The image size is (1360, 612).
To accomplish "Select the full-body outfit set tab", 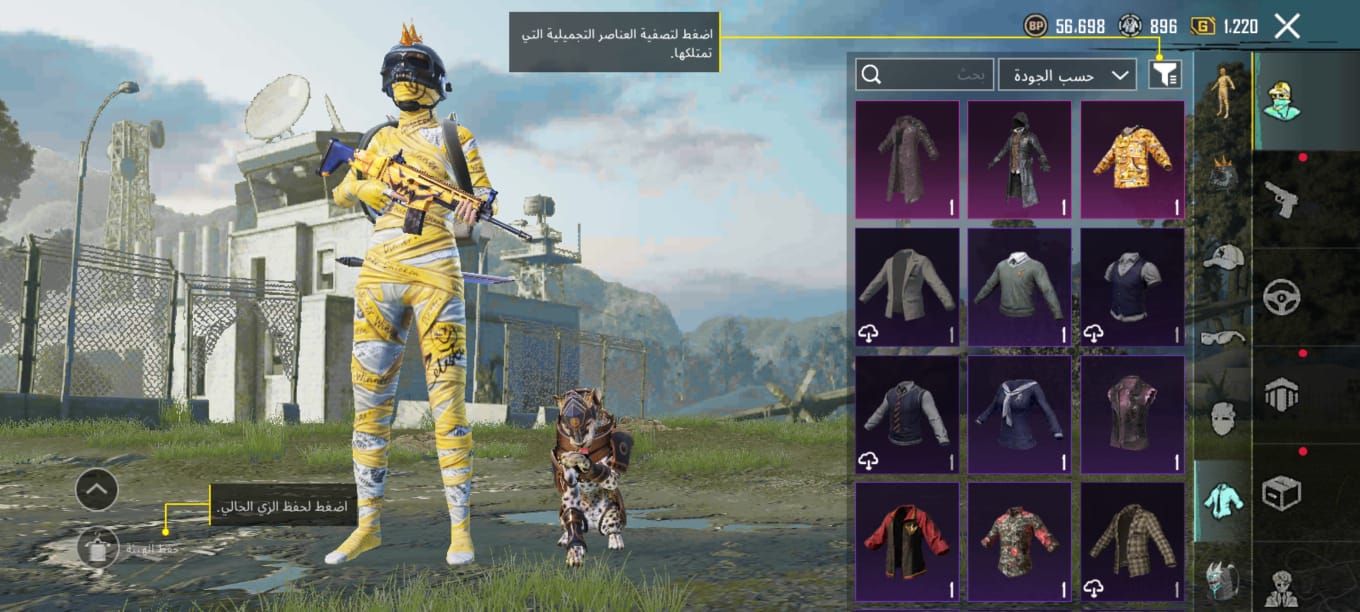I will pyautogui.click(x=1222, y=94).
